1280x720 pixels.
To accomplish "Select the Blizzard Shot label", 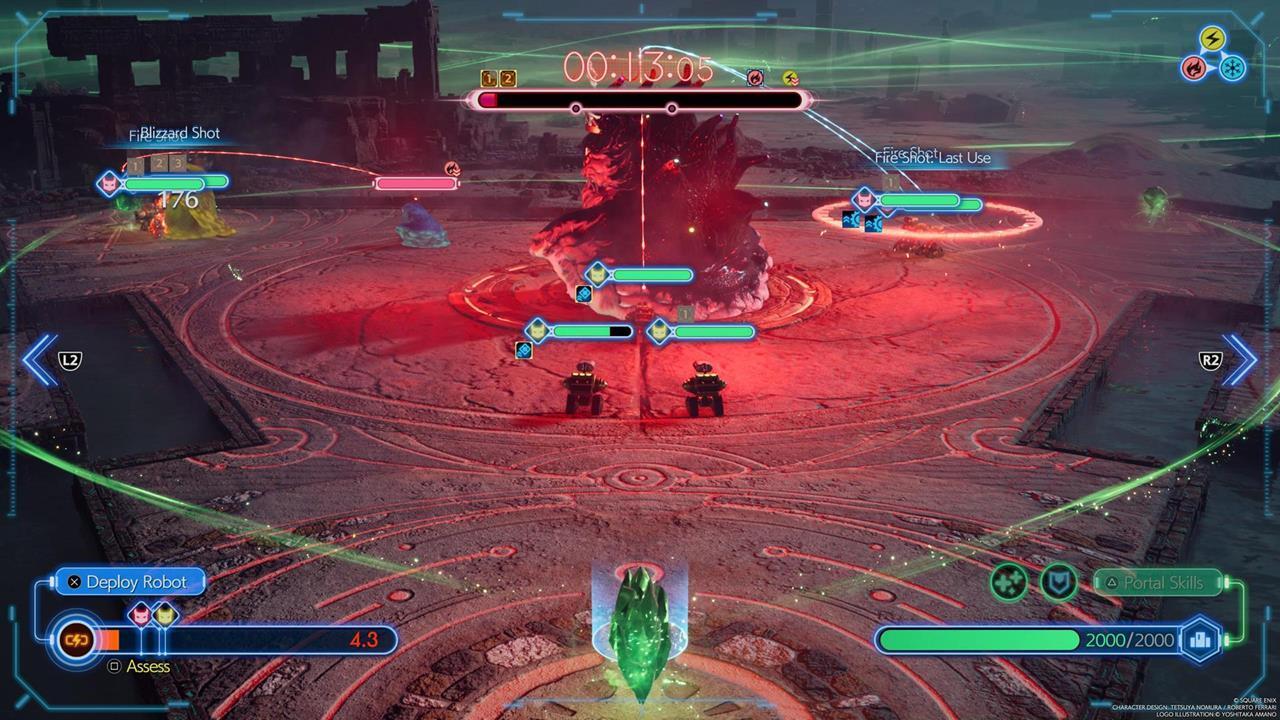I will [x=182, y=132].
